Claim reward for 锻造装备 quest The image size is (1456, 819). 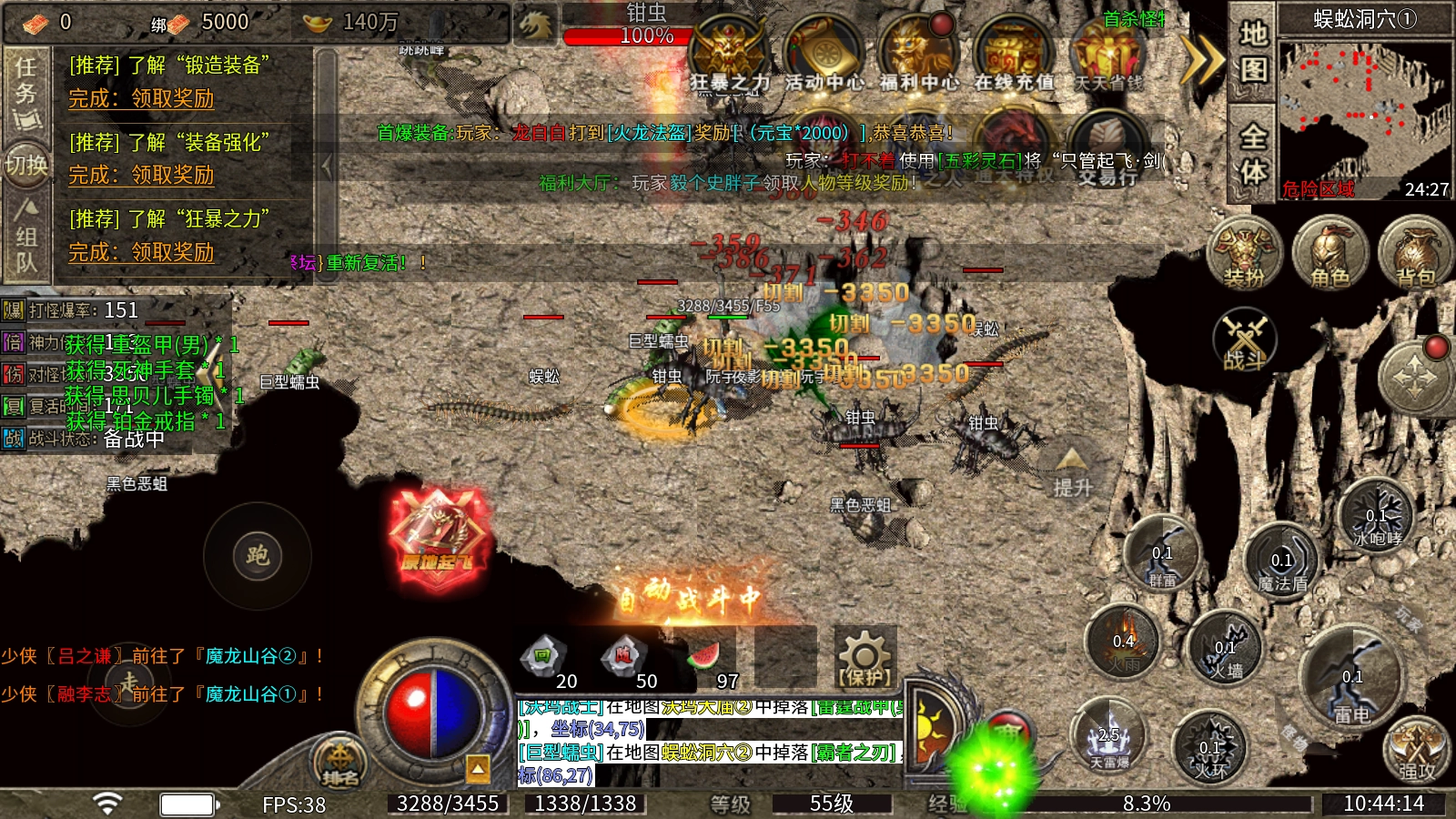pyautogui.click(x=141, y=98)
